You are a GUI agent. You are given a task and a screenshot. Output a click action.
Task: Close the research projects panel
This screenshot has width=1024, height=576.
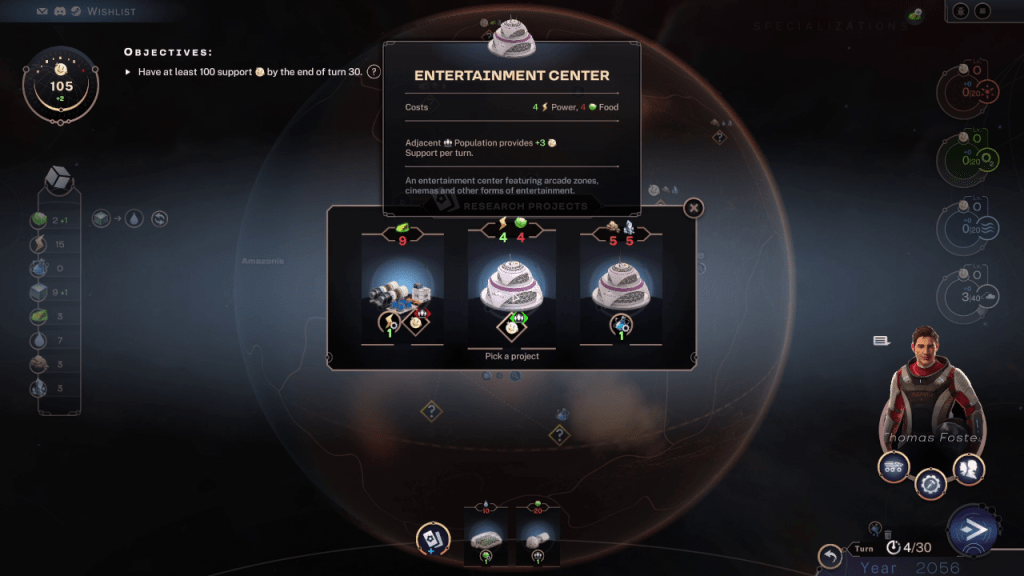pyautogui.click(x=694, y=207)
